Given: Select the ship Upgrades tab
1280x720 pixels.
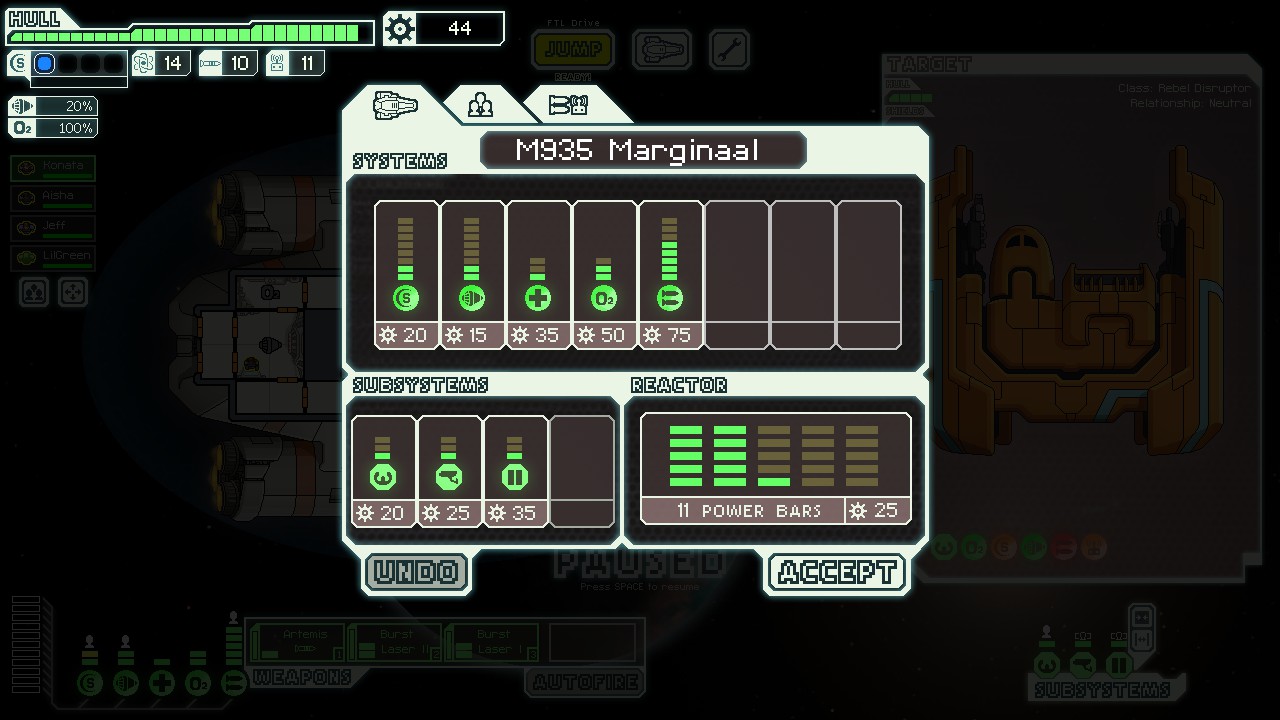Looking at the screenshot, I should (x=395, y=104).
